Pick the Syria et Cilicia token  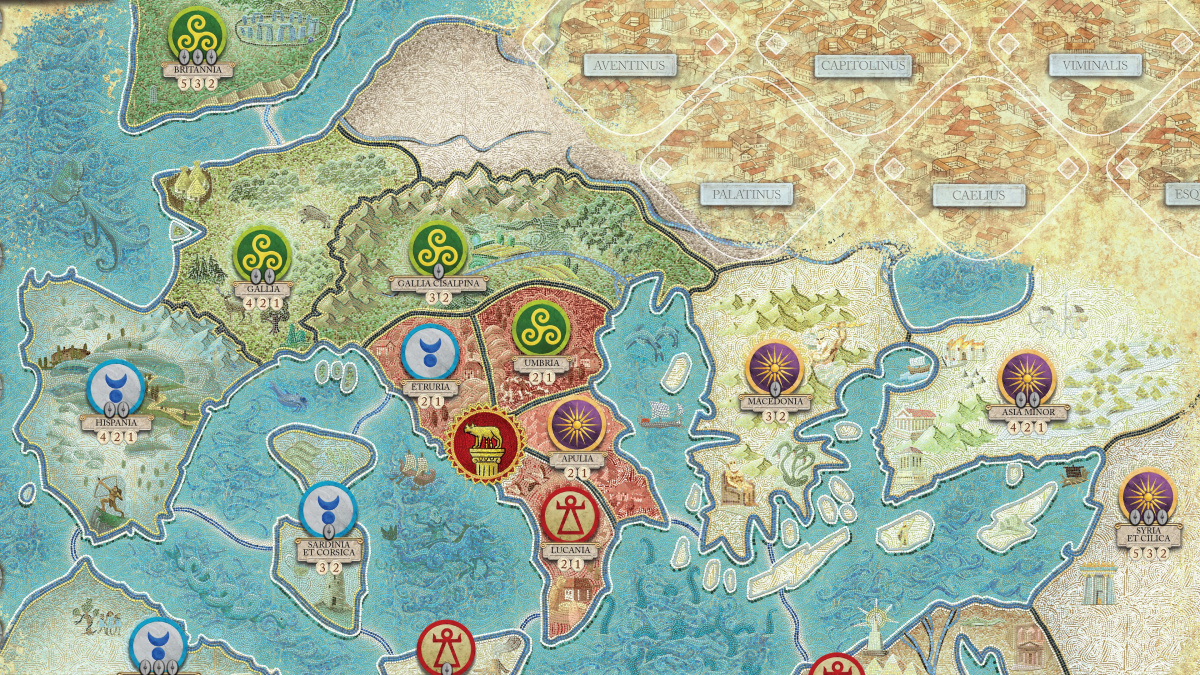pos(1147,497)
